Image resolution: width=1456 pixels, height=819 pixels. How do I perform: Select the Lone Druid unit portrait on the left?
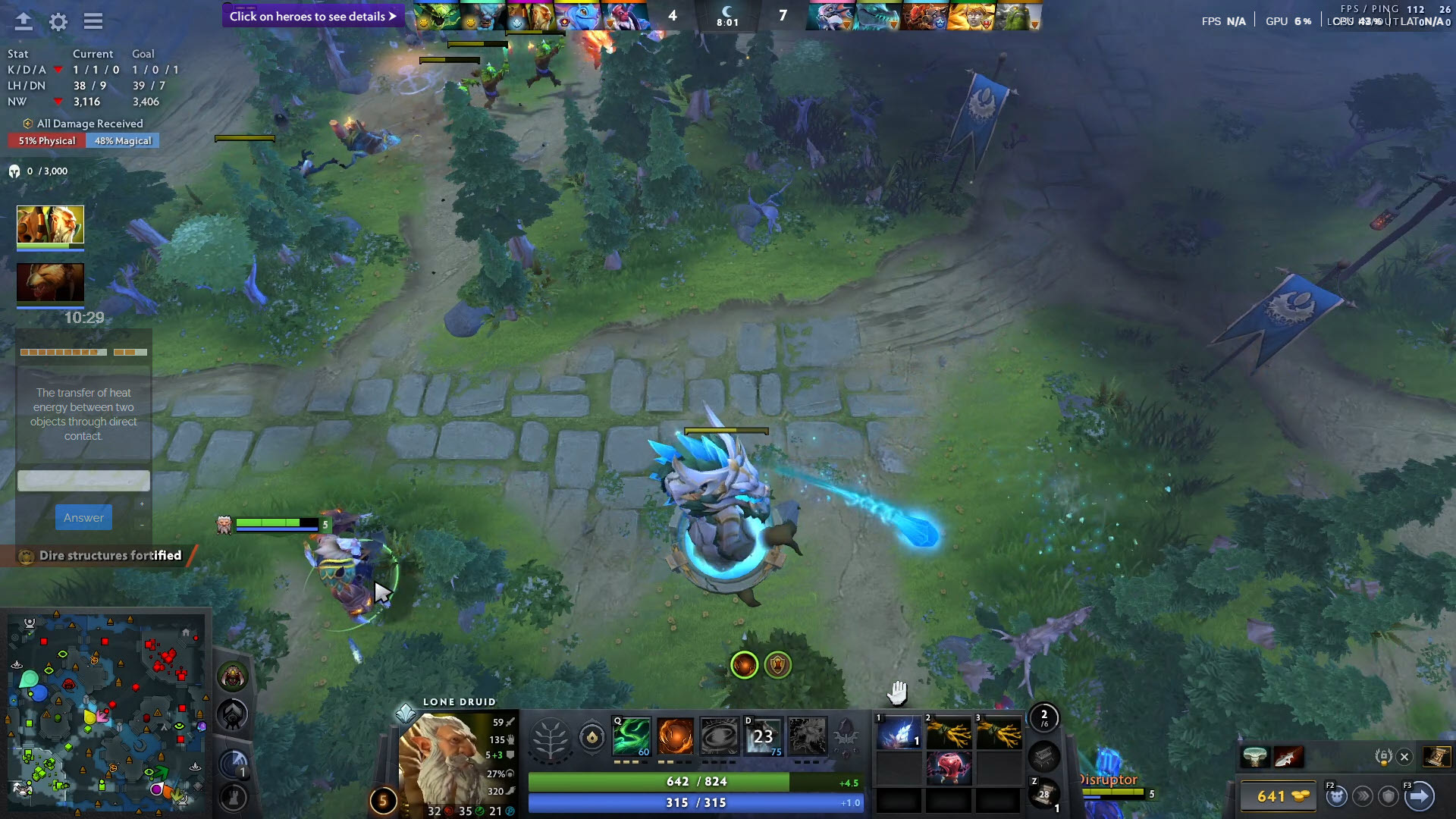50,225
